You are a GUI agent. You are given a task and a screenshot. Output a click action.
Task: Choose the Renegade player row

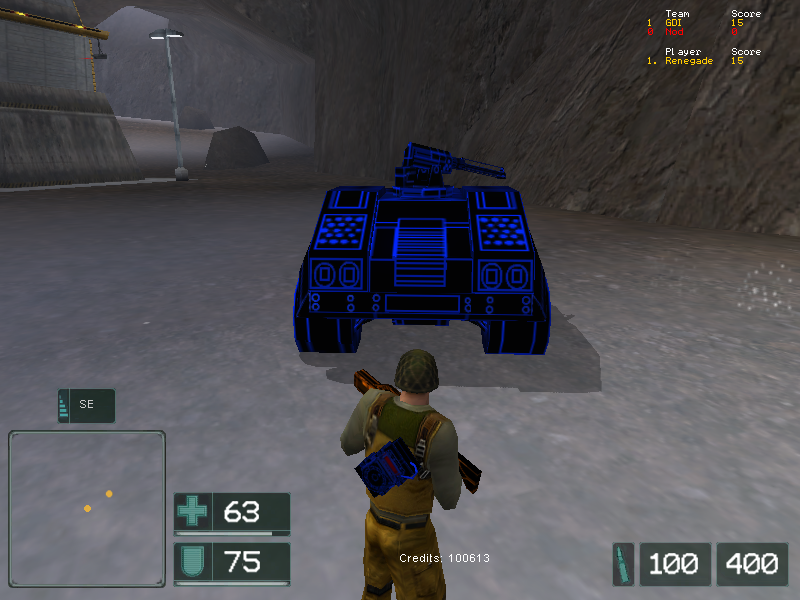pyautogui.click(x=702, y=61)
